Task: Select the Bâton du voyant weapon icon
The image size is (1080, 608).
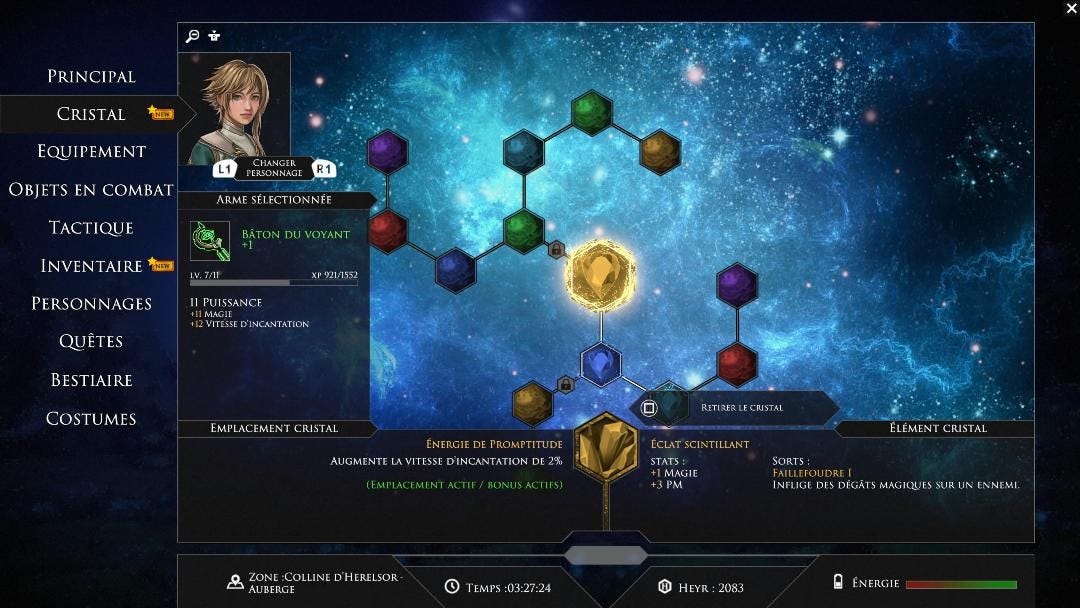Action: 210,241
